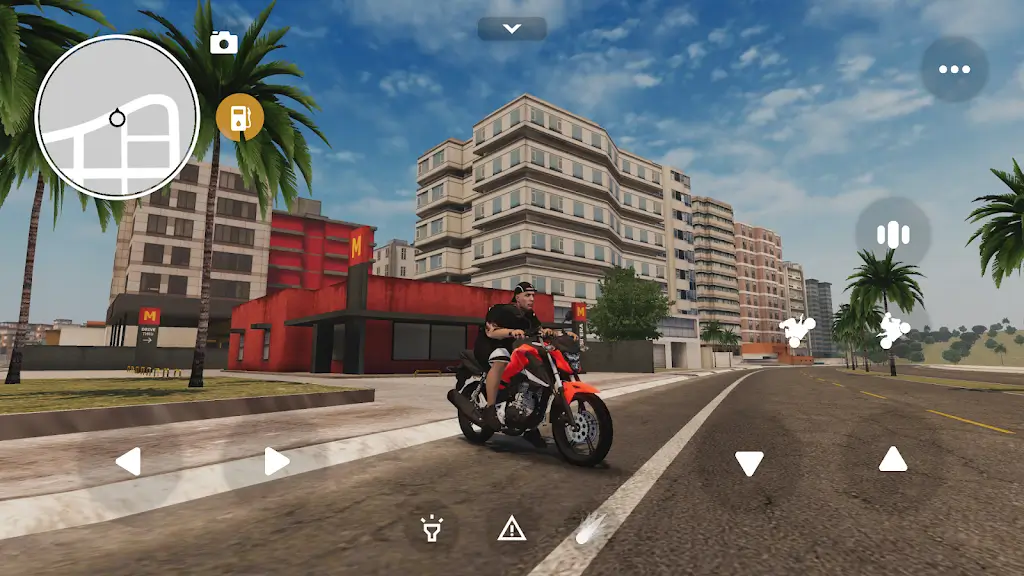
Task: Accelerate using the up arrow button
Action: pyautogui.click(x=893, y=459)
